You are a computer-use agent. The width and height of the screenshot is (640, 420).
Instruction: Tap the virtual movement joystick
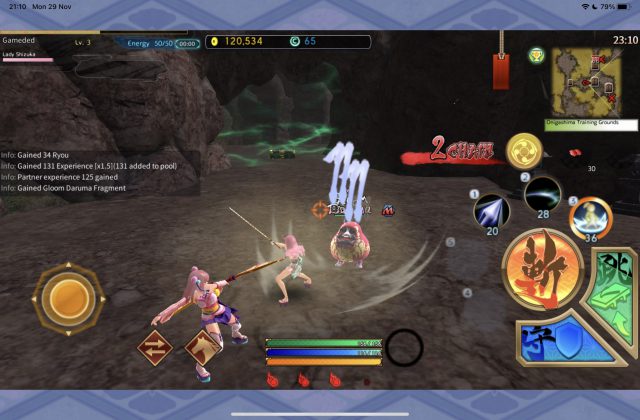pos(67,297)
